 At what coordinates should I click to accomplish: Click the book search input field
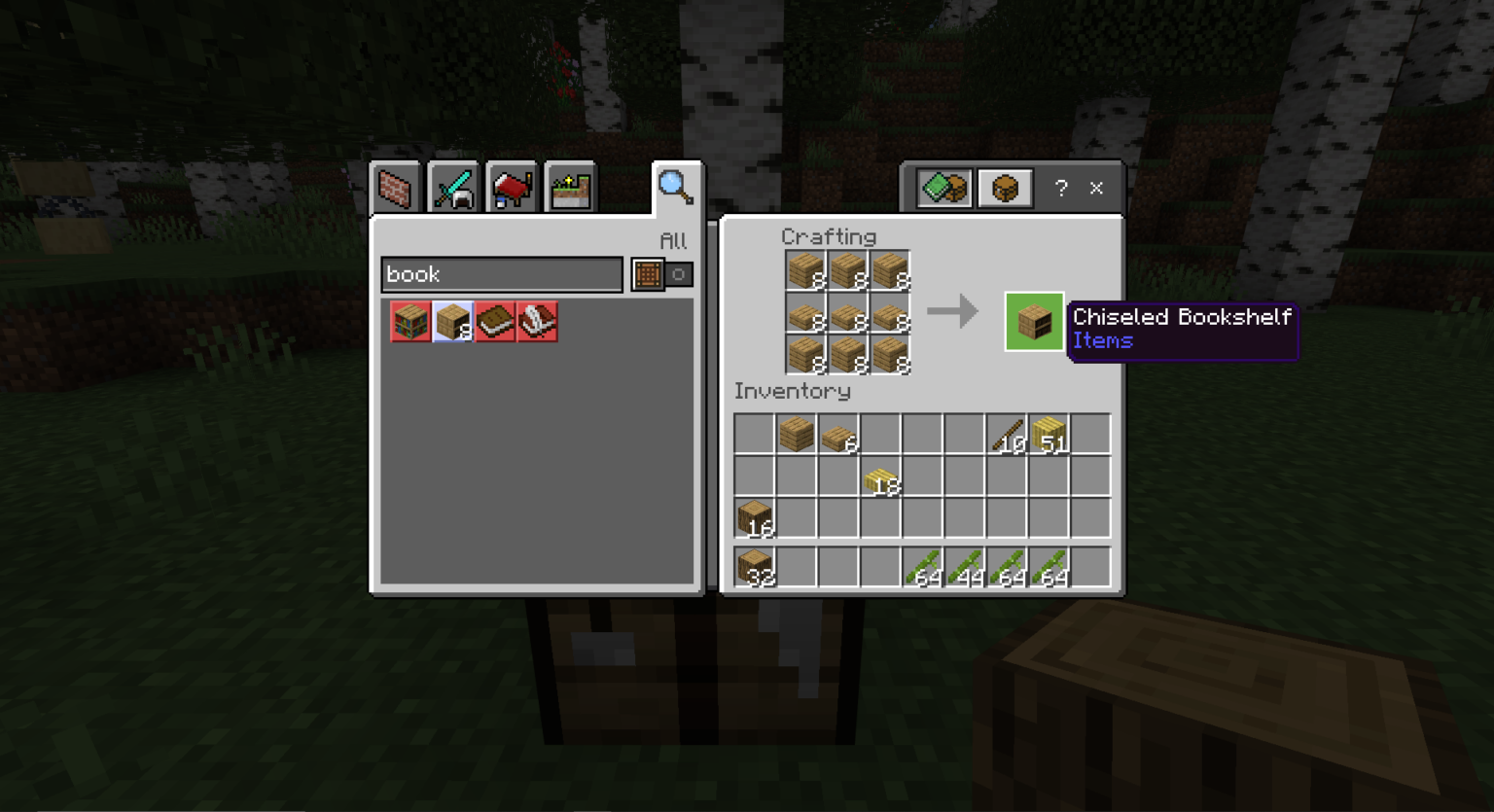pos(501,275)
